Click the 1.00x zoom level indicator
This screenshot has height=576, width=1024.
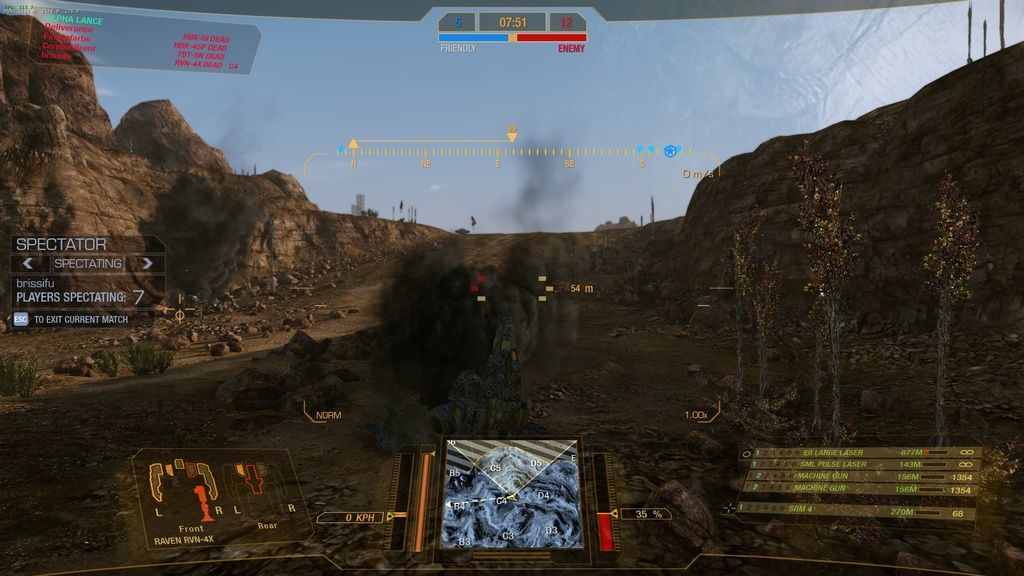click(696, 415)
